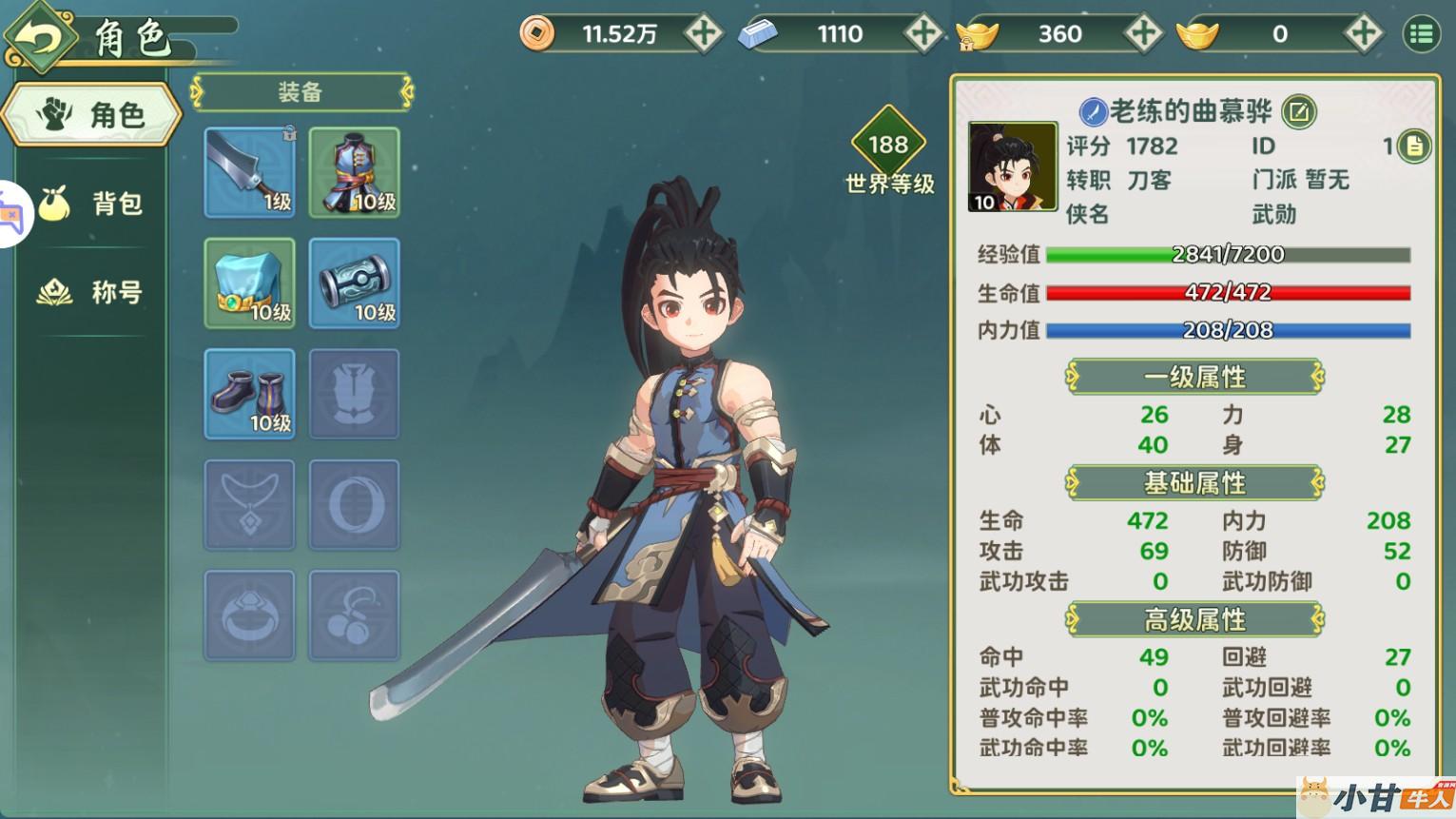Open the list menu in top-right corner

pyautogui.click(x=1421, y=34)
